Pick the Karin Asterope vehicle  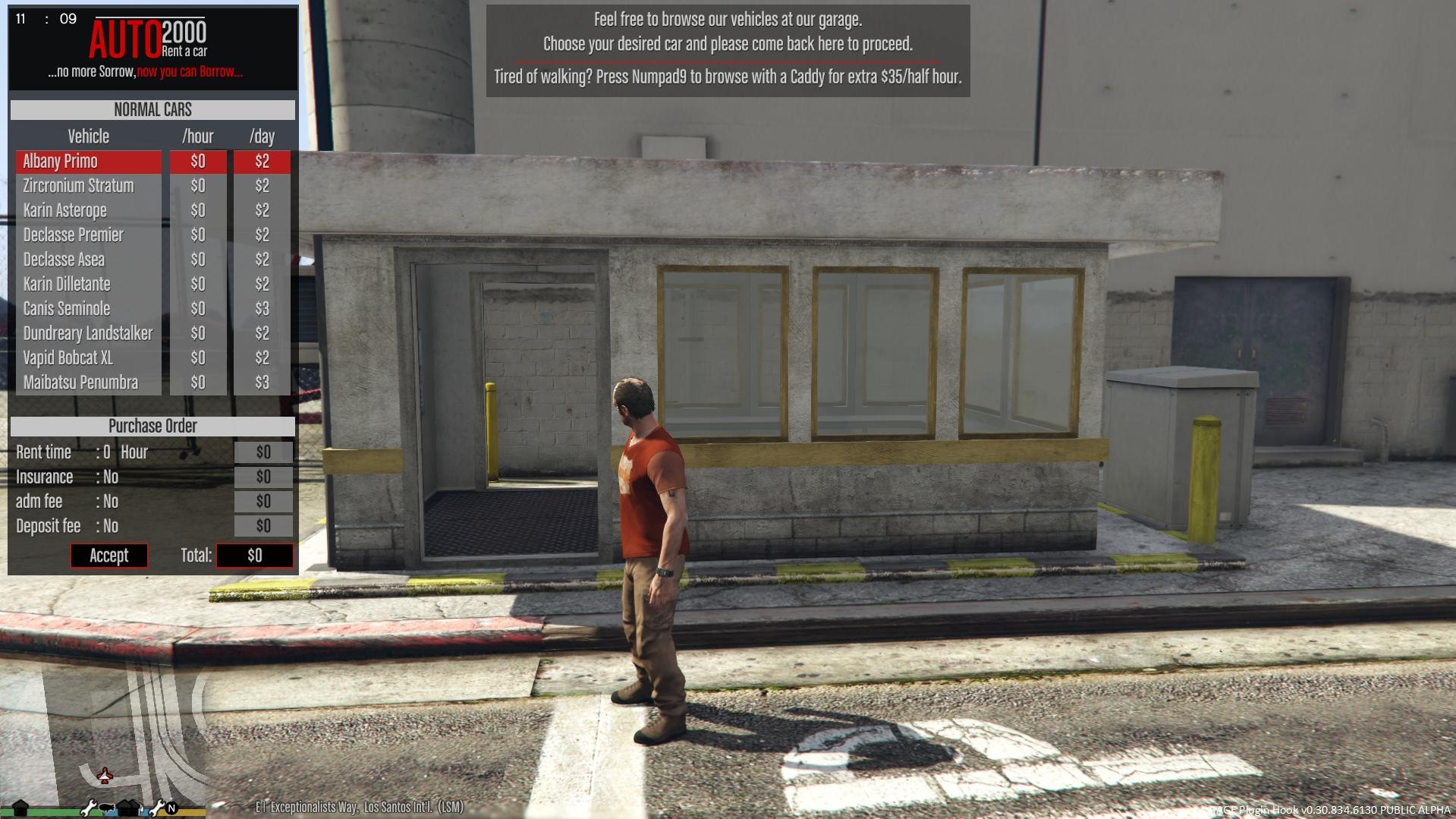88,210
